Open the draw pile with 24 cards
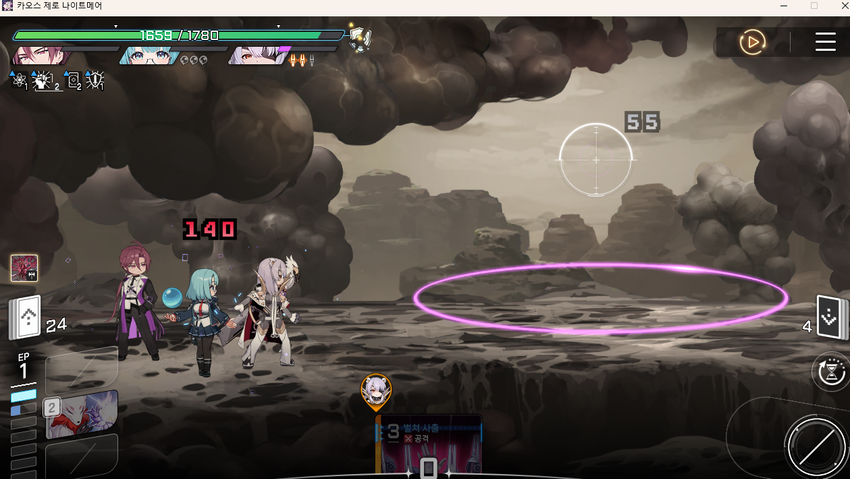The image size is (850, 479). (27, 321)
